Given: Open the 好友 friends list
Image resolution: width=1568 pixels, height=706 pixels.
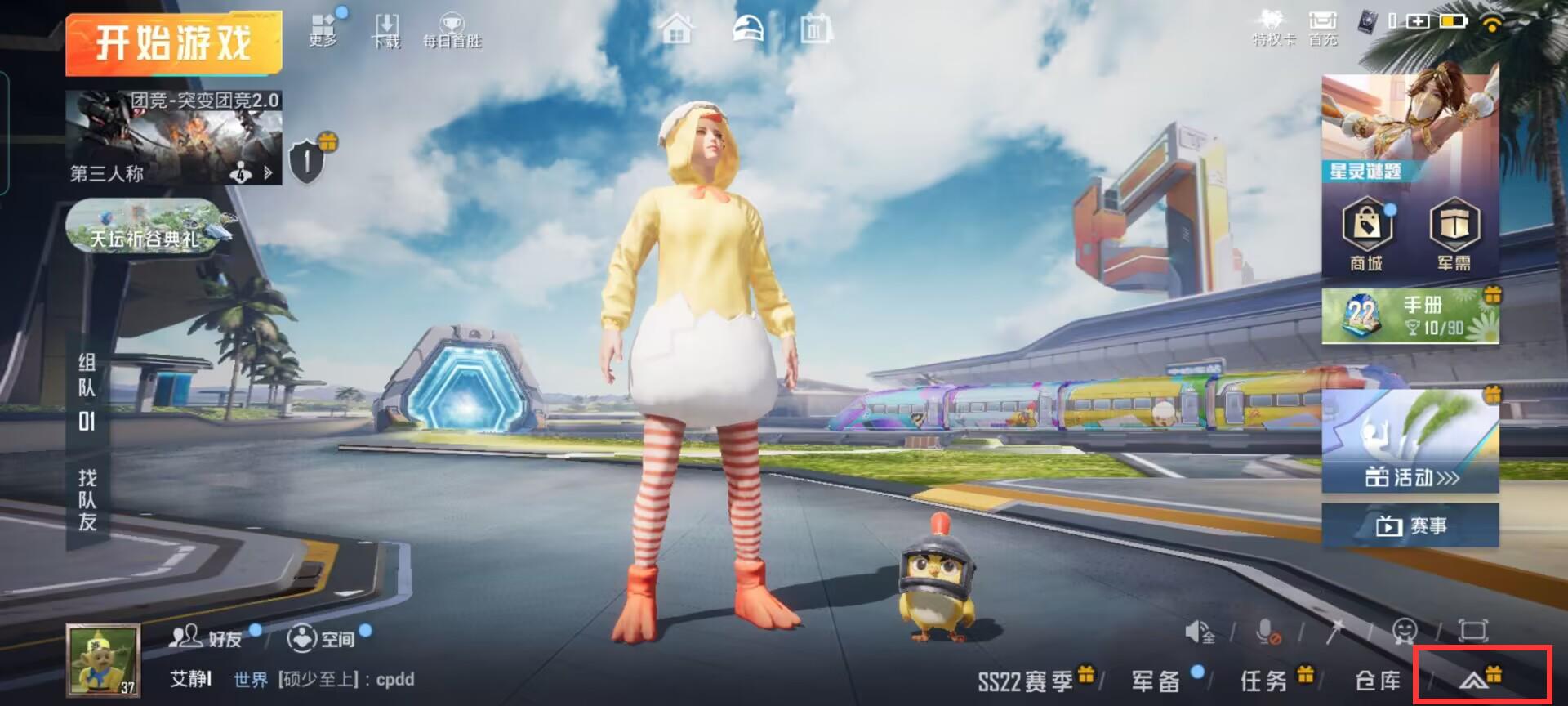Looking at the screenshot, I should coord(207,637).
